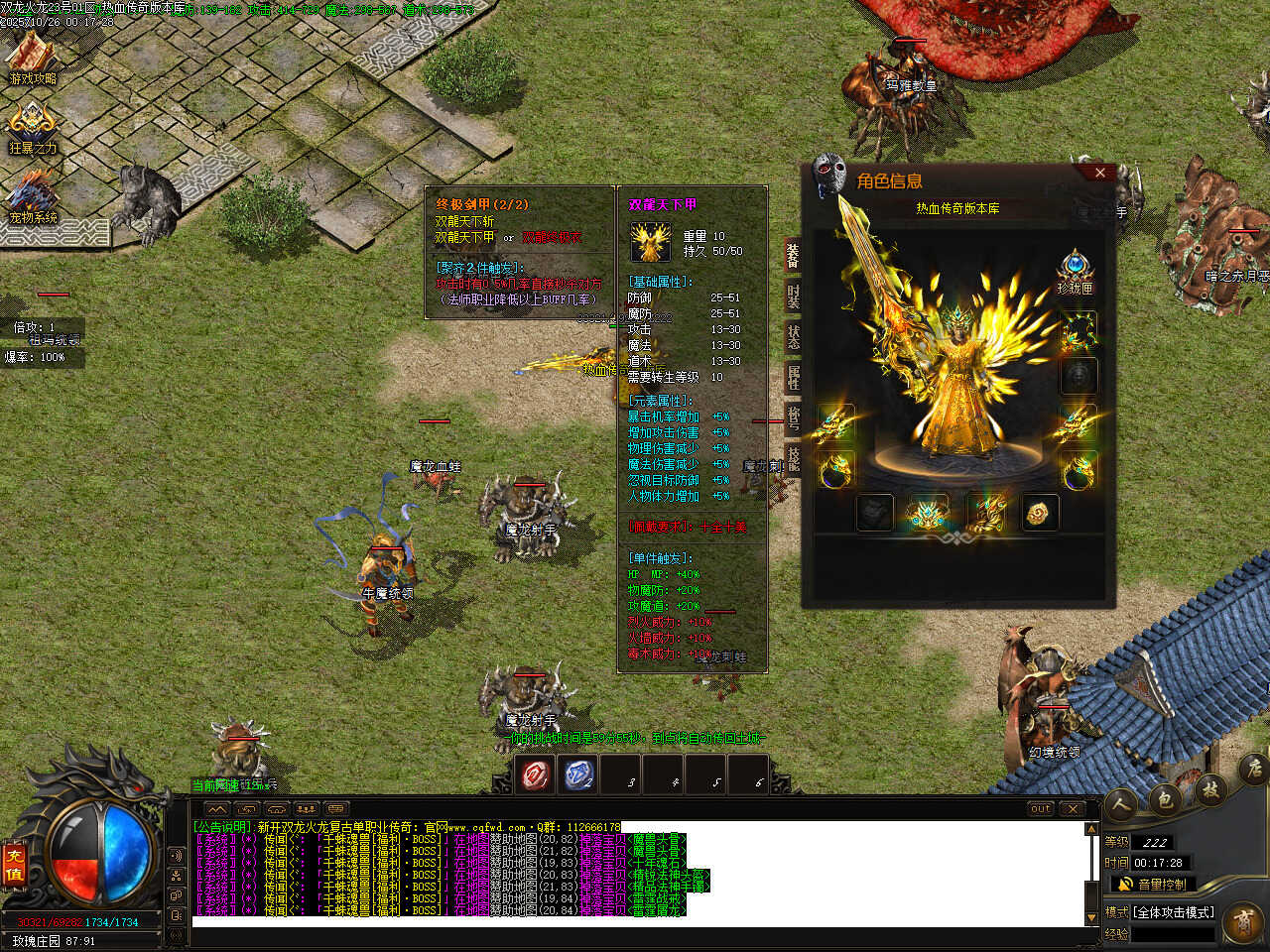Open the 游戏攻略 game guide
Viewport: 1270px width, 952px height.
pos(33,59)
